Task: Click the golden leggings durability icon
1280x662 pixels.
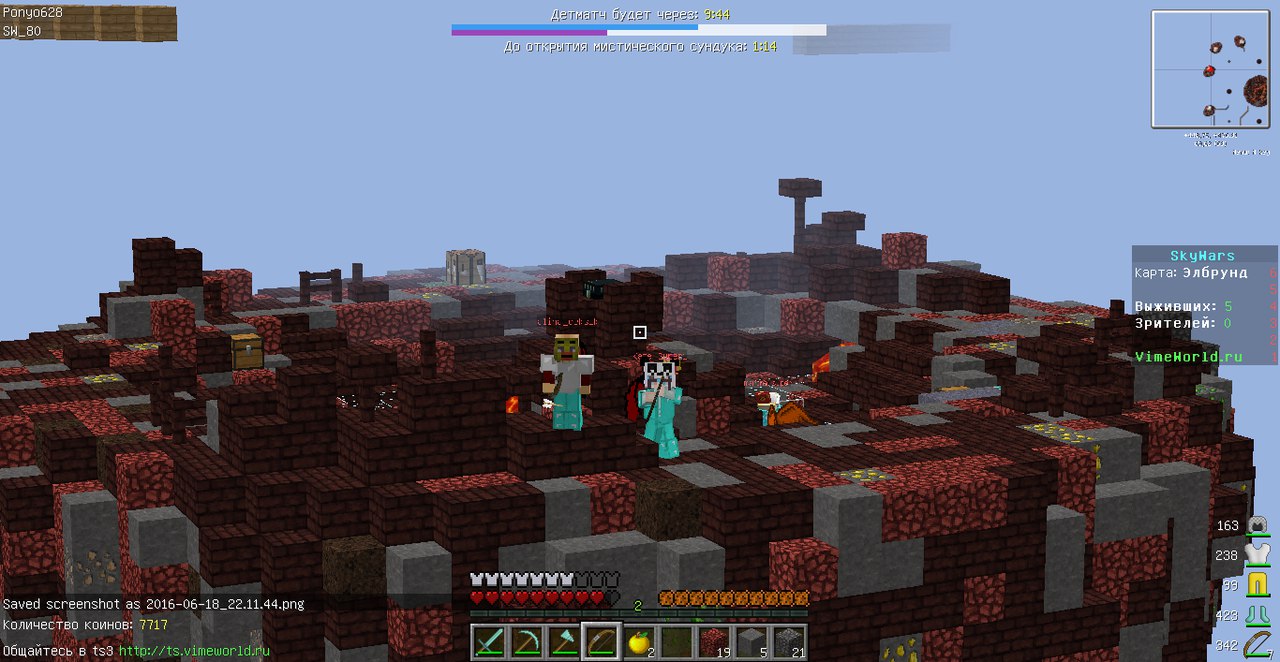Action: click(1258, 585)
